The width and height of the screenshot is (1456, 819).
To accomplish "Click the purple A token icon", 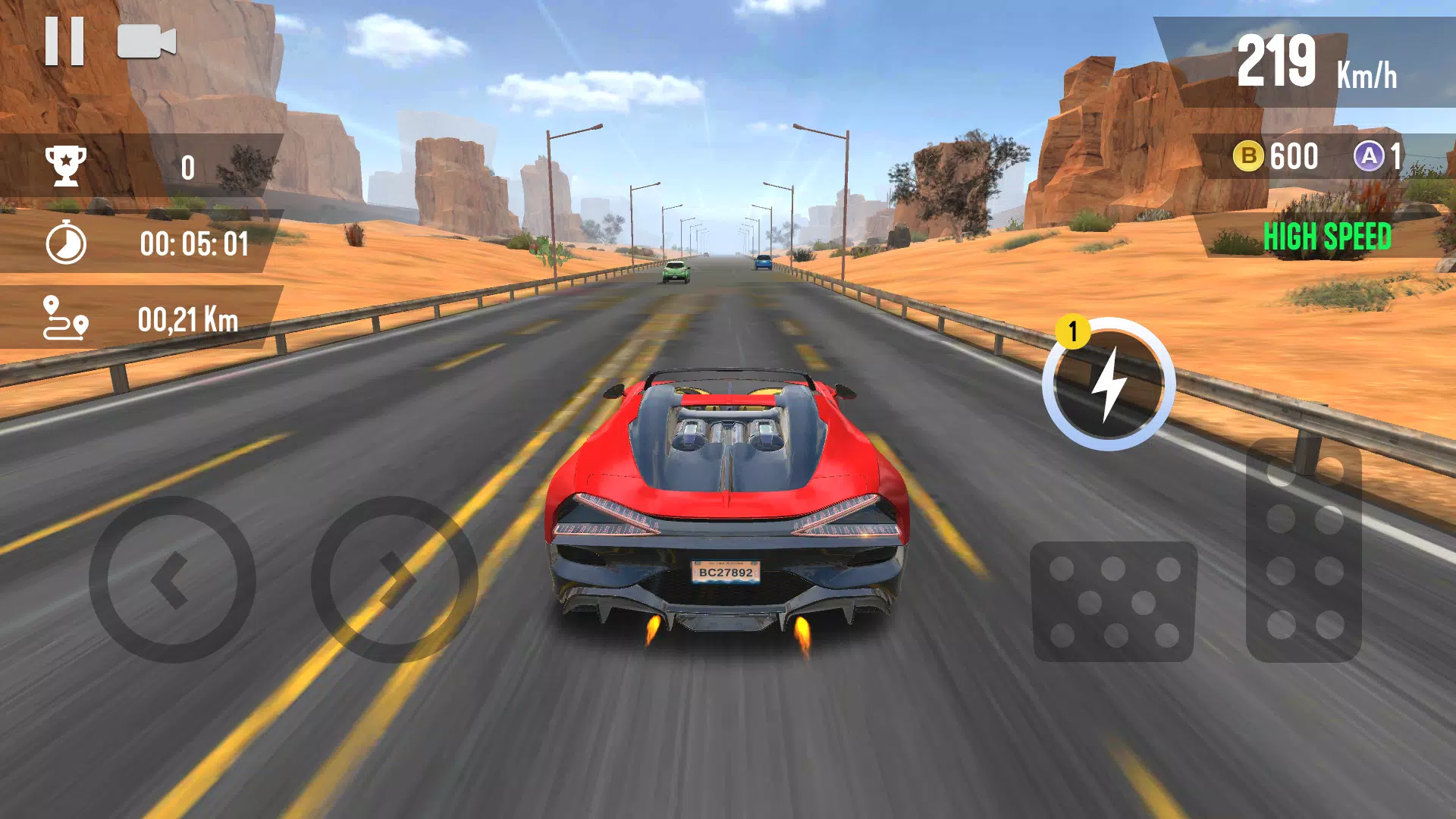I will coord(1370,156).
